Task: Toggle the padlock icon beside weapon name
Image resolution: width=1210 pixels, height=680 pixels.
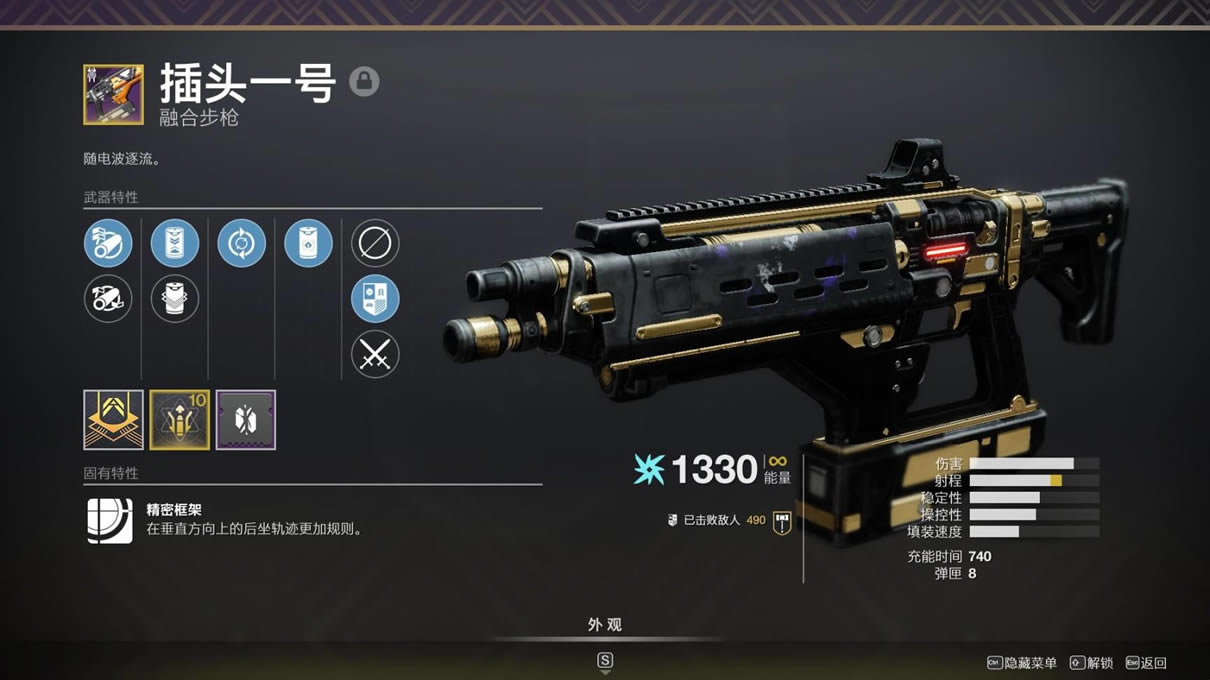Action: point(364,81)
